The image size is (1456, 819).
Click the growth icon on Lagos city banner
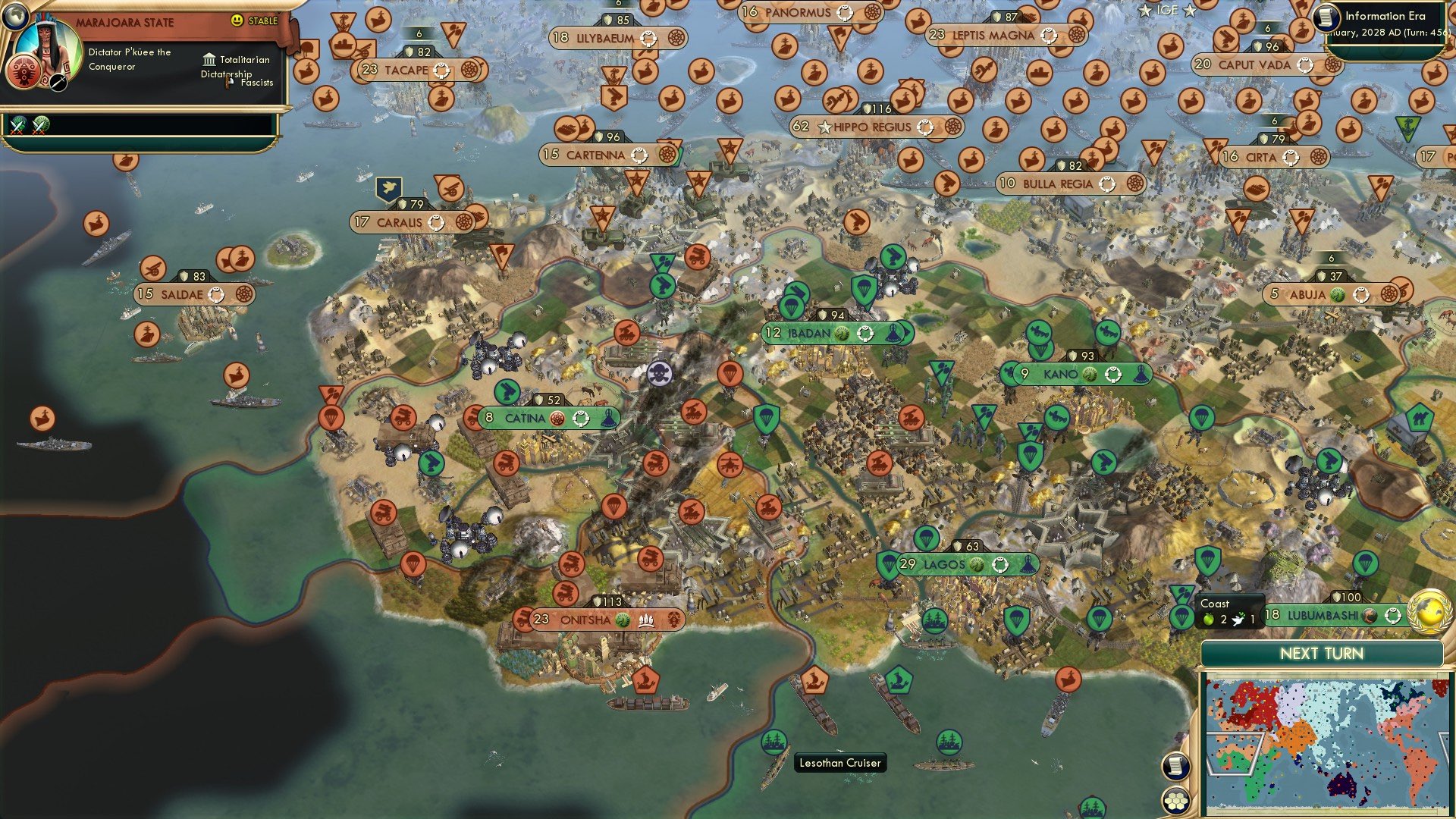pos(977,565)
